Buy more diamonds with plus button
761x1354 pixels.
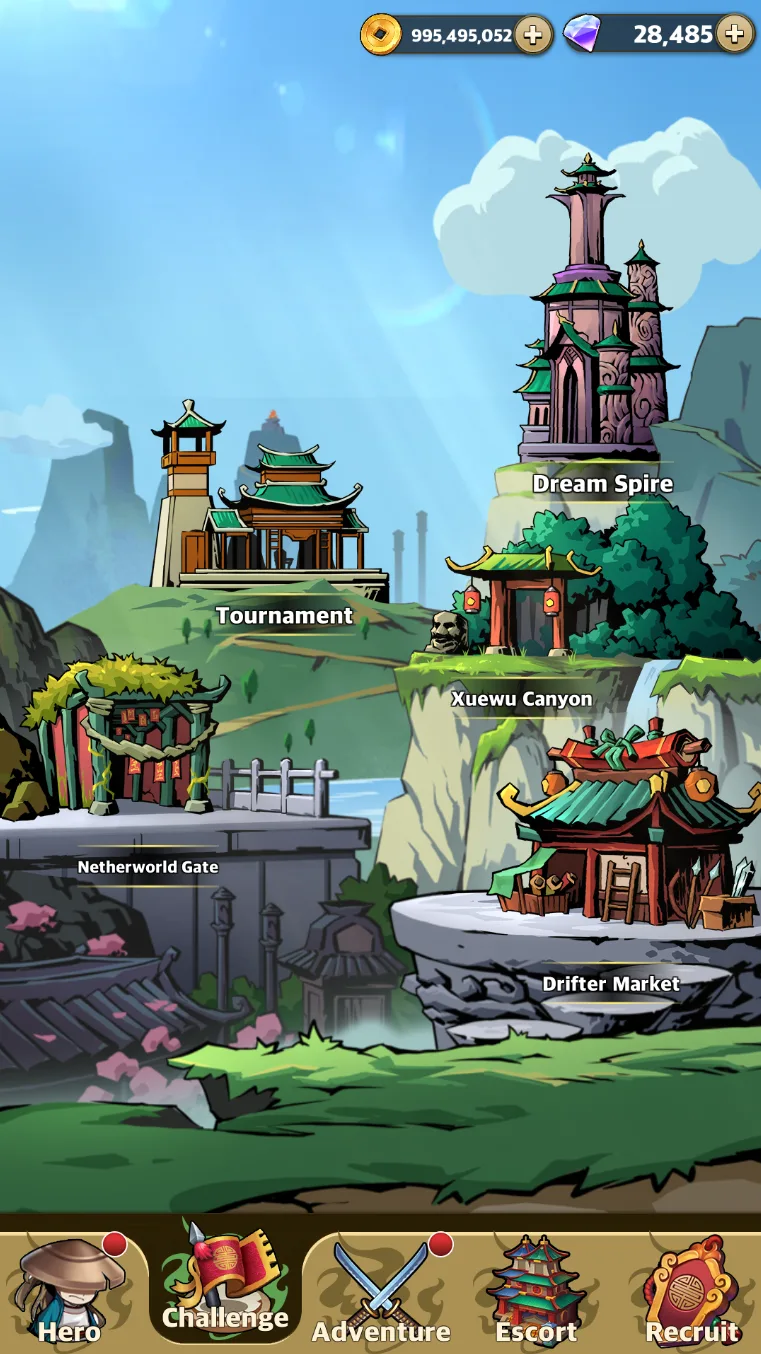[735, 34]
